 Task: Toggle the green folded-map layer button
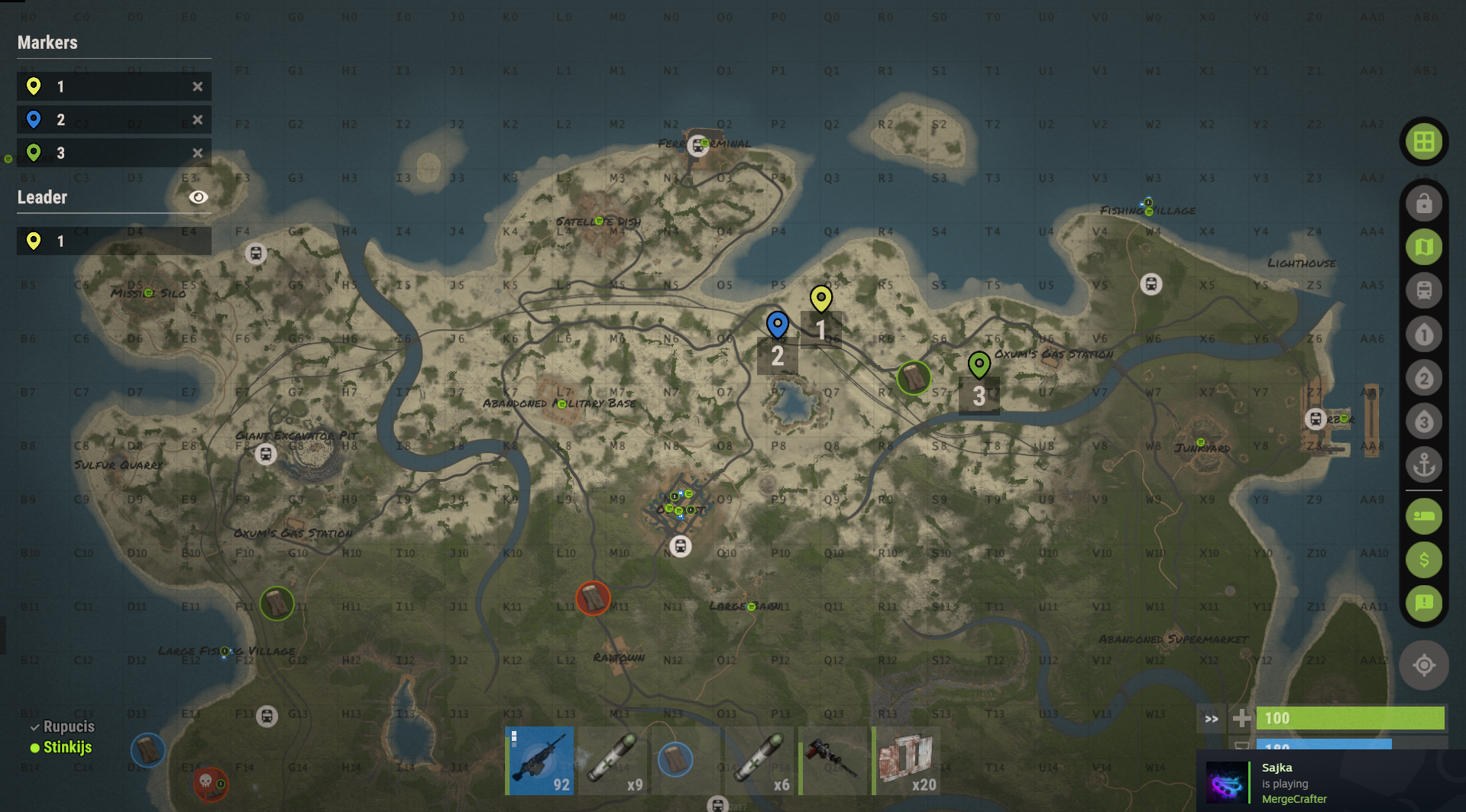pyautogui.click(x=1423, y=247)
